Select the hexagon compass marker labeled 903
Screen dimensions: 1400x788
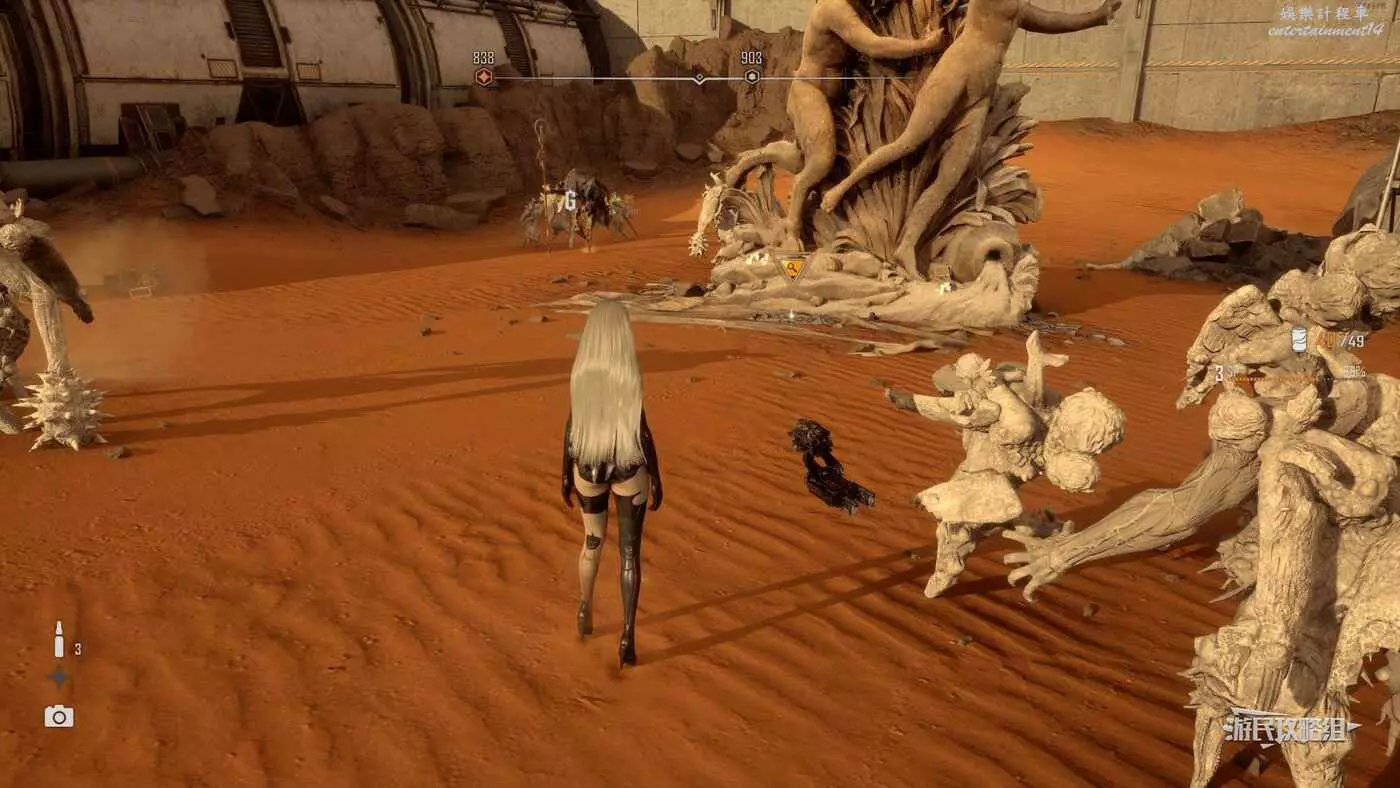coord(752,77)
